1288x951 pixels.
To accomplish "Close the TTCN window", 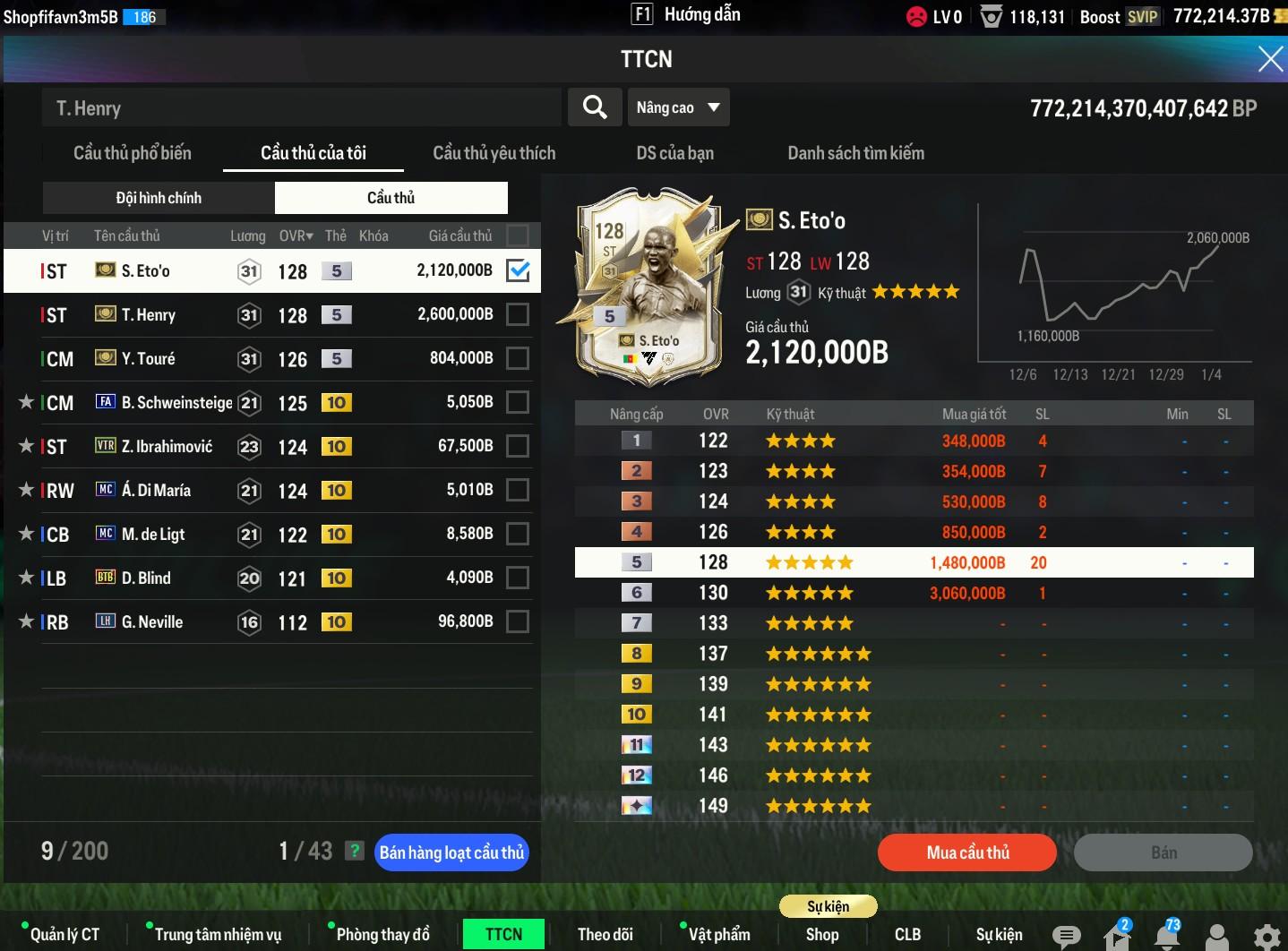I will point(1270,59).
